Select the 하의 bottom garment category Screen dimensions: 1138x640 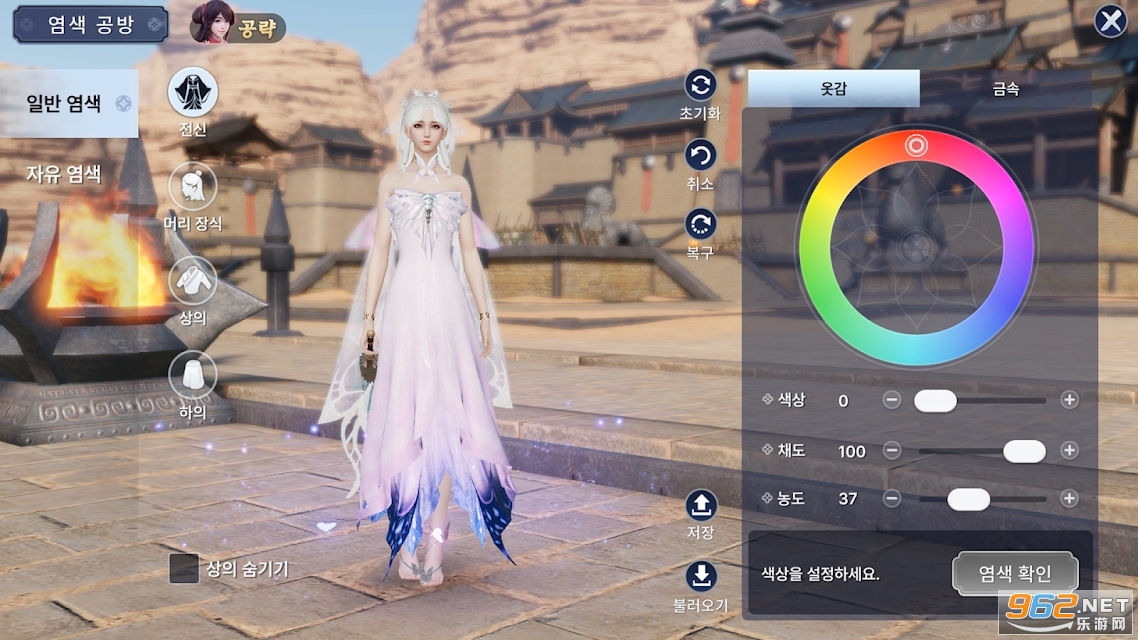point(192,375)
